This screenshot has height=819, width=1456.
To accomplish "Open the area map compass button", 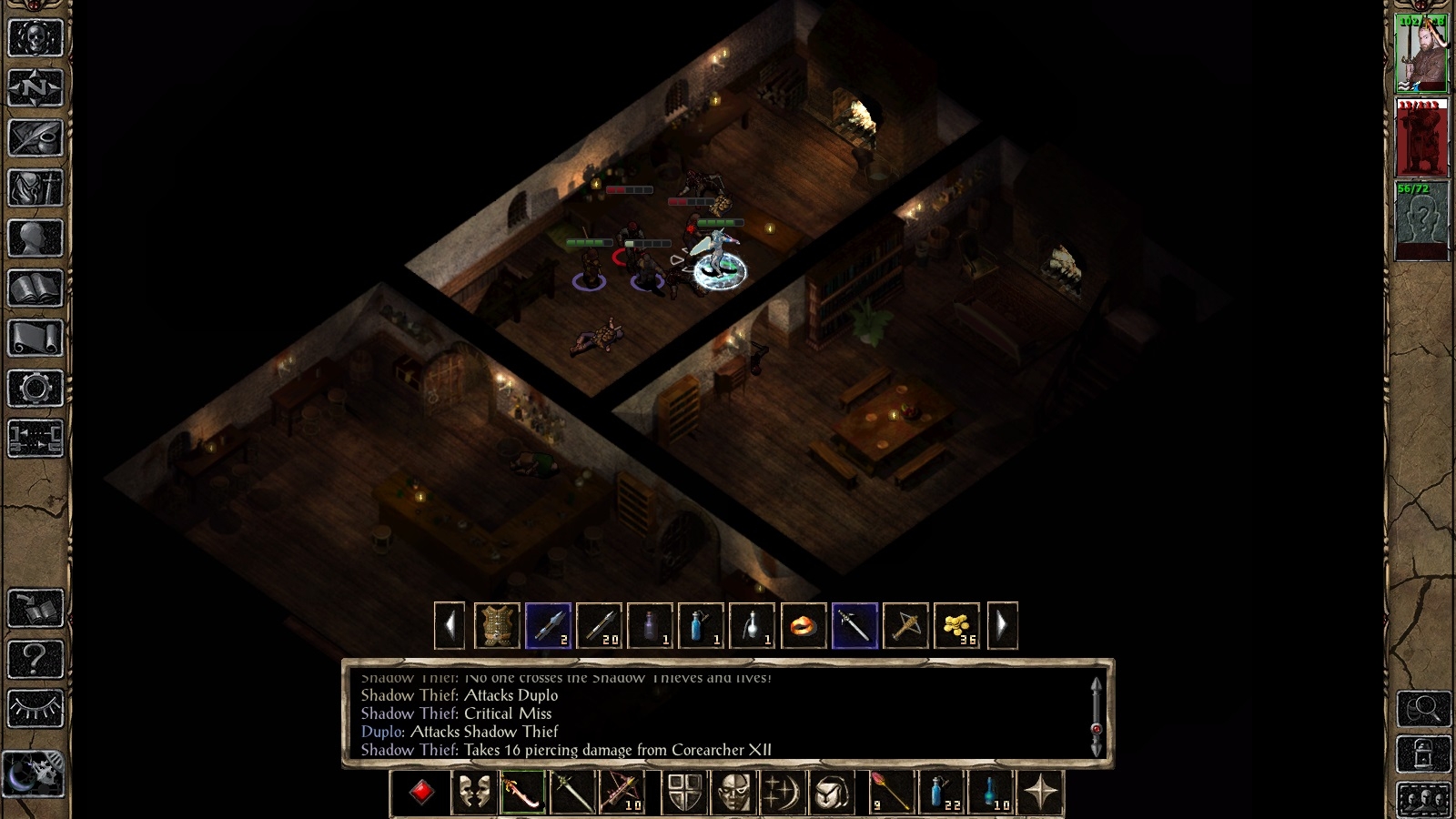I will coord(35,88).
